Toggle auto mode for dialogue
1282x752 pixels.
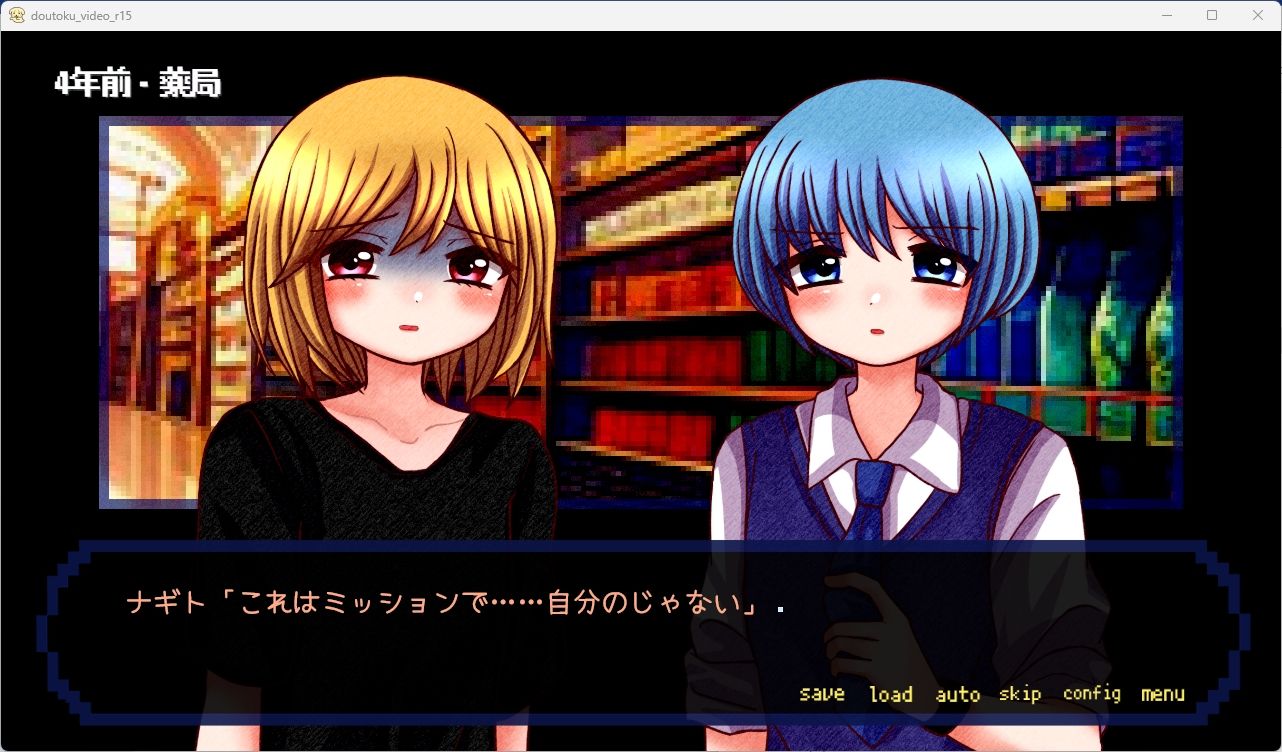coord(957,693)
